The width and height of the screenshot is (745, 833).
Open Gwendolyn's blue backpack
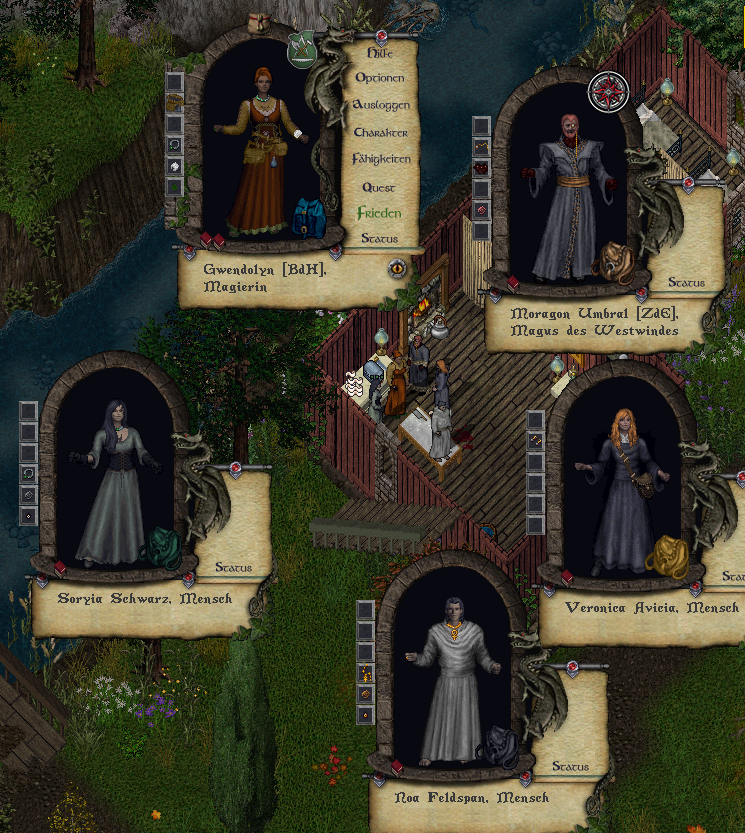click(310, 218)
